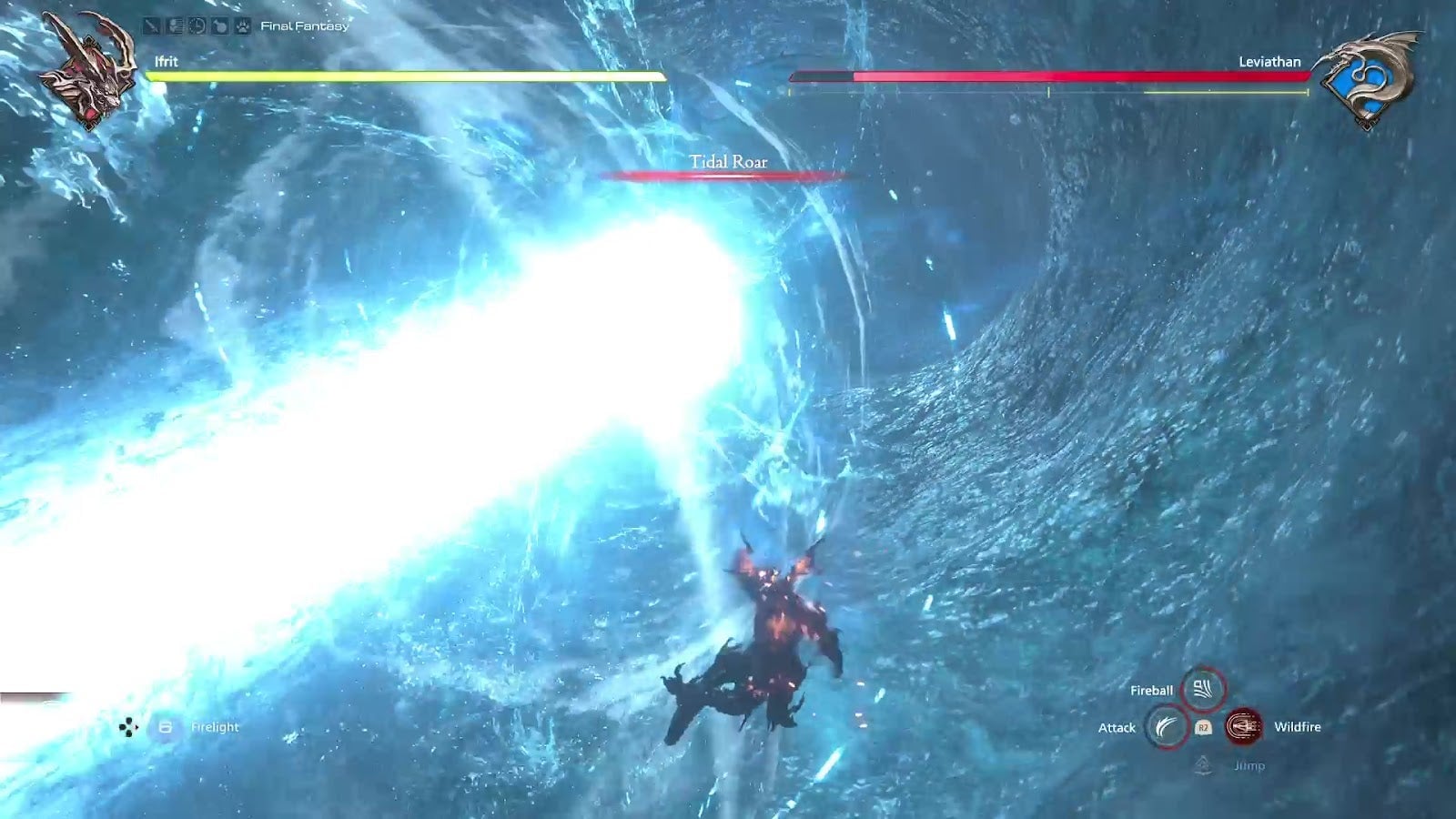
Task: Click the paw print icon beside Final Fantasy text
Action: tap(241, 26)
